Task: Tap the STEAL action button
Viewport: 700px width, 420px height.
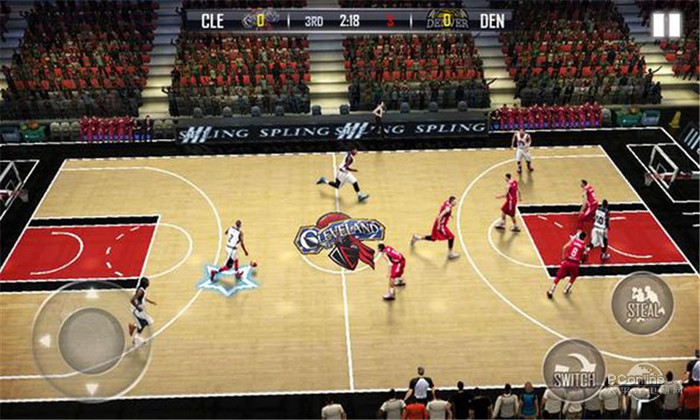Action: click(642, 302)
